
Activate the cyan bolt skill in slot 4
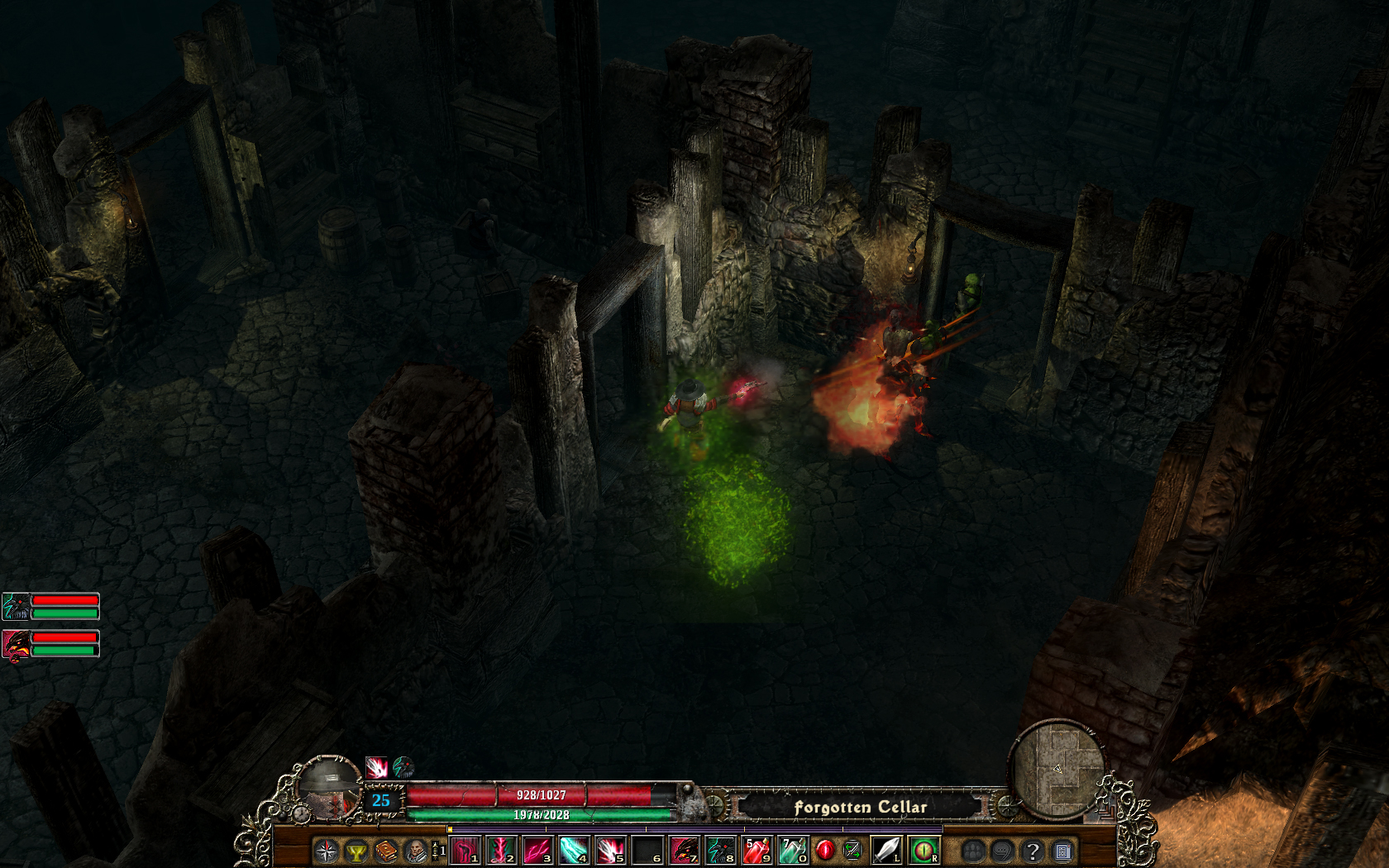pos(574,850)
